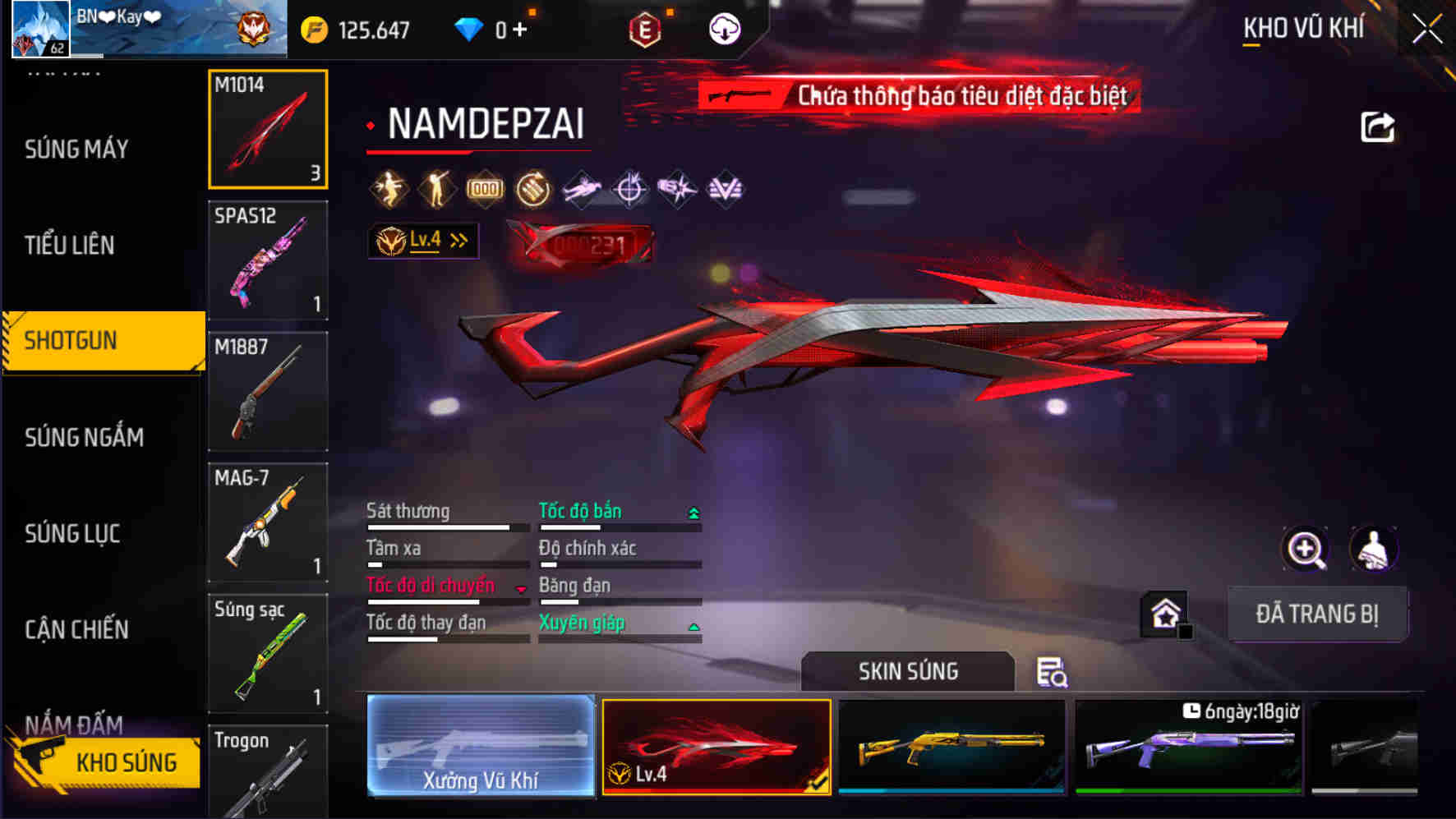Click the magnifier zoom icon near weapon preview

(x=1306, y=549)
